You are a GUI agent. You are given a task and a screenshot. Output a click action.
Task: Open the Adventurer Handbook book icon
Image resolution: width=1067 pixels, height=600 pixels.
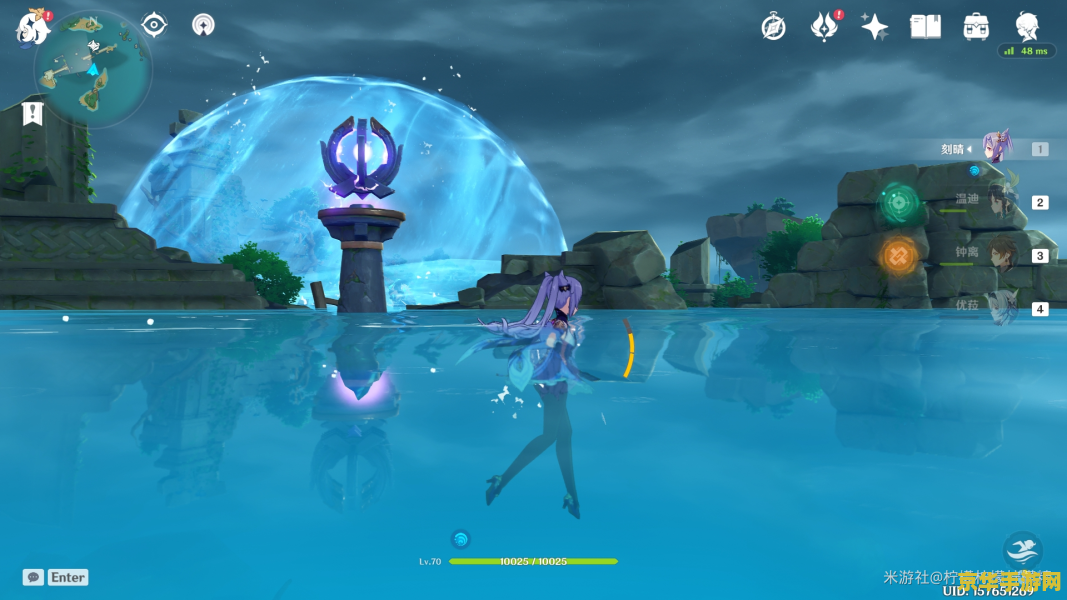tap(925, 27)
